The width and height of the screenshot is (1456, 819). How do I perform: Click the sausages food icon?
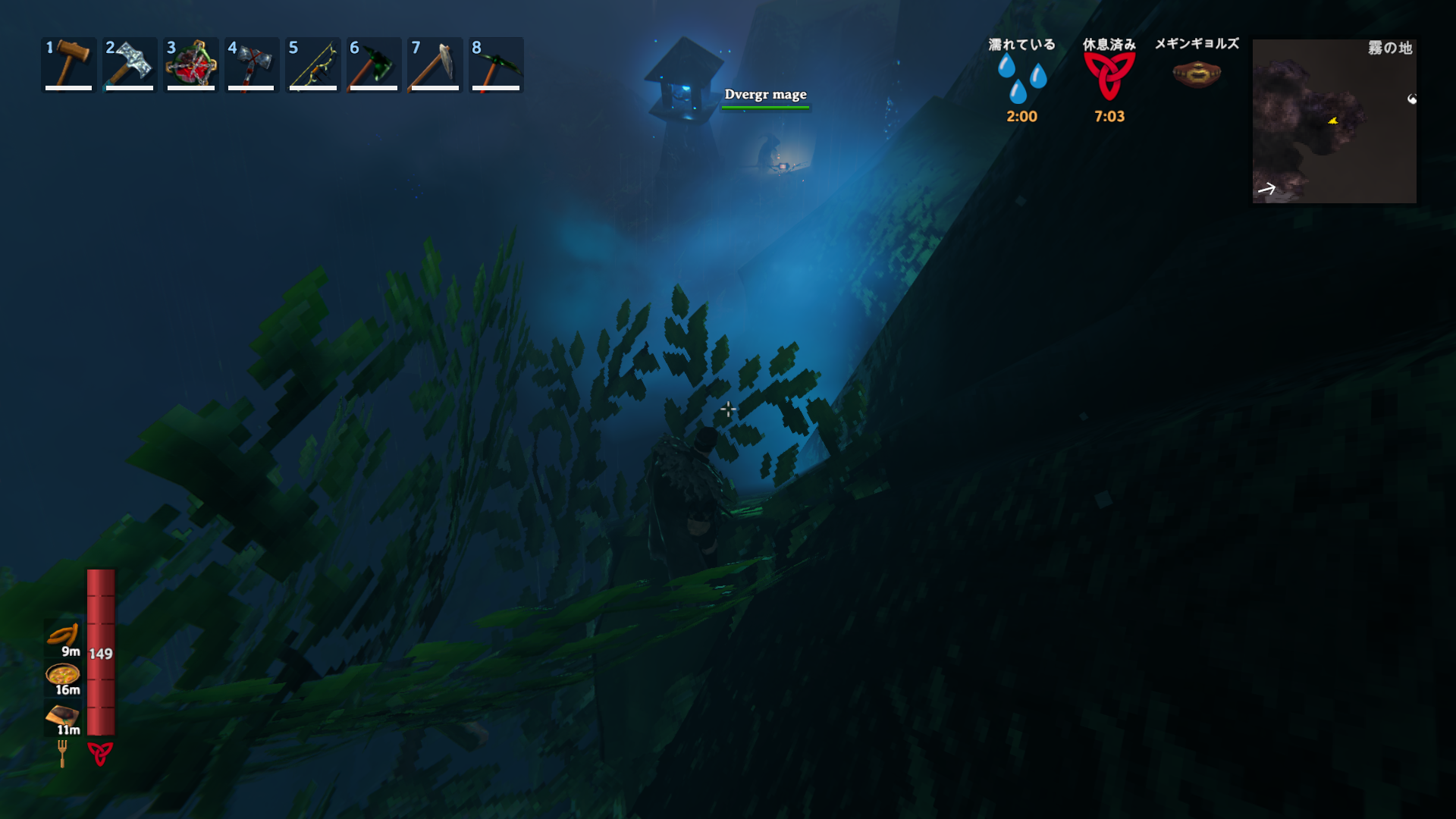pyautogui.click(x=63, y=634)
